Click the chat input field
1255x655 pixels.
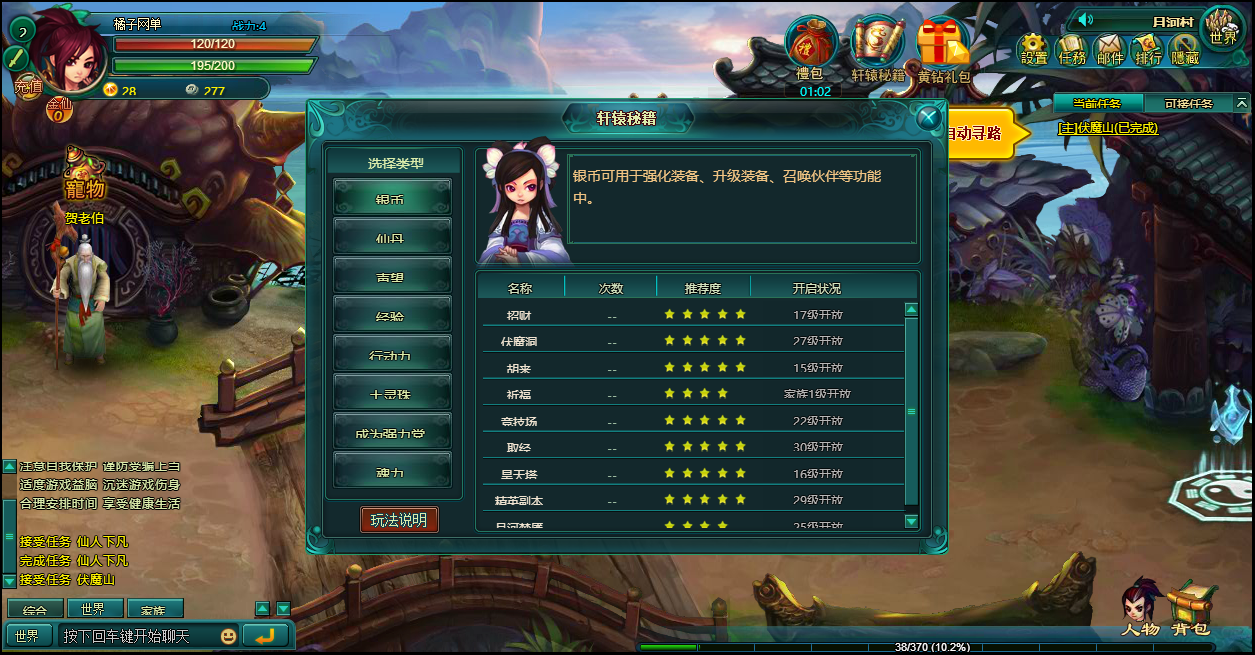138,636
